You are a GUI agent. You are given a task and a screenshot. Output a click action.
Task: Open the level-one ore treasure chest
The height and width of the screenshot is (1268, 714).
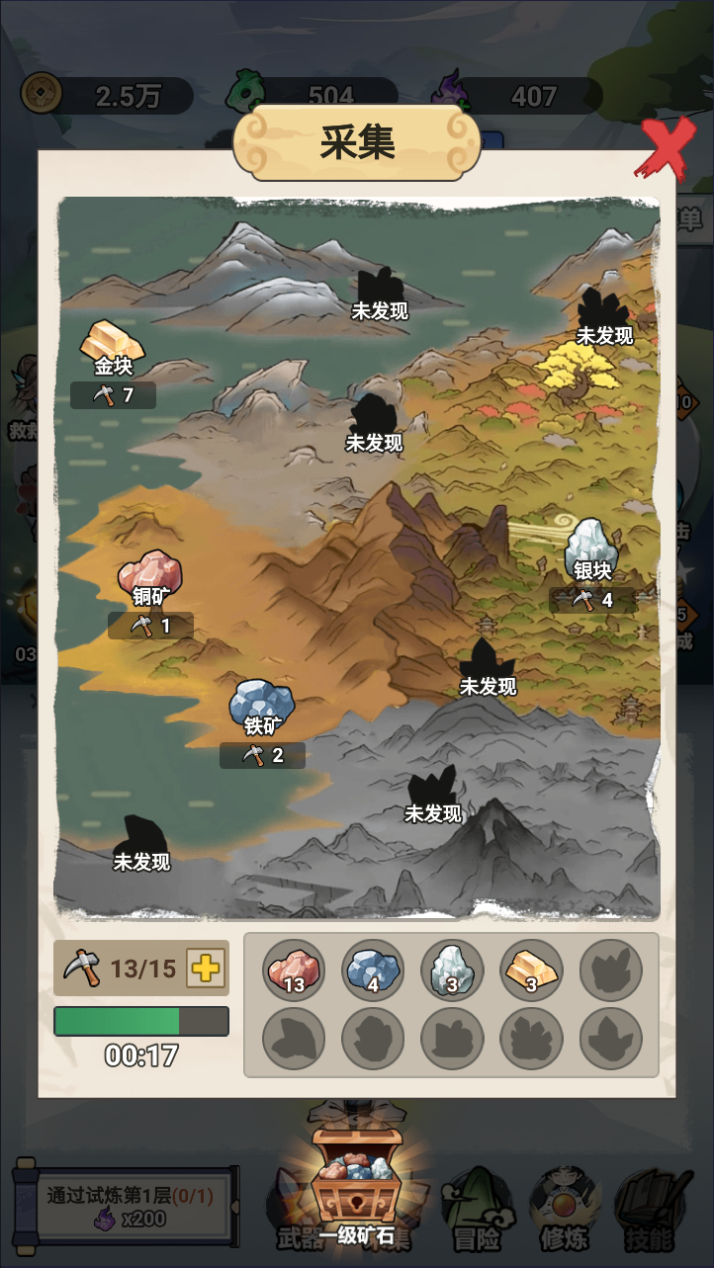(355, 1180)
